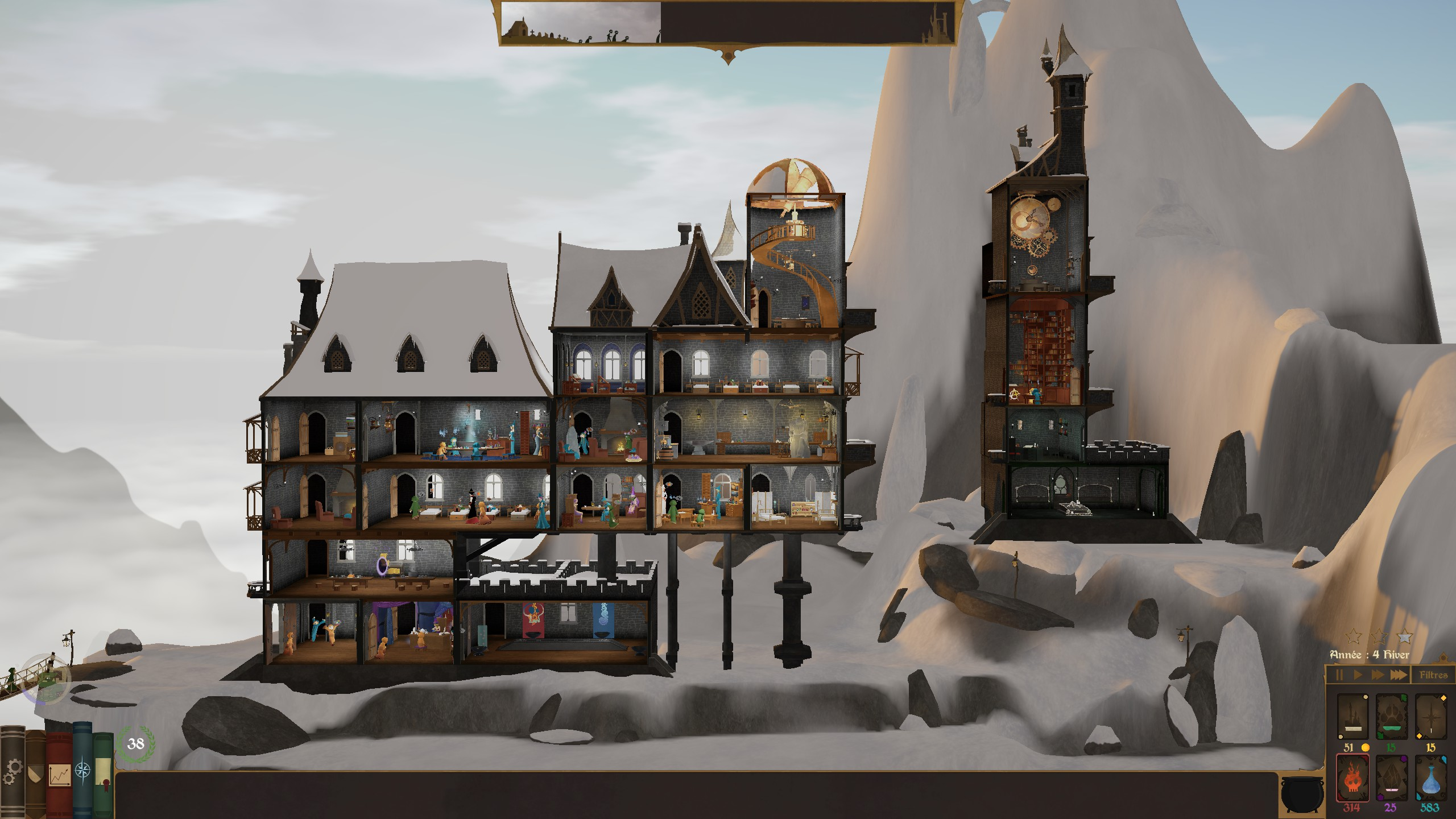Select the yellow star compass card
This screenshot has width=1456, height=819.
tap(1430, 716)
